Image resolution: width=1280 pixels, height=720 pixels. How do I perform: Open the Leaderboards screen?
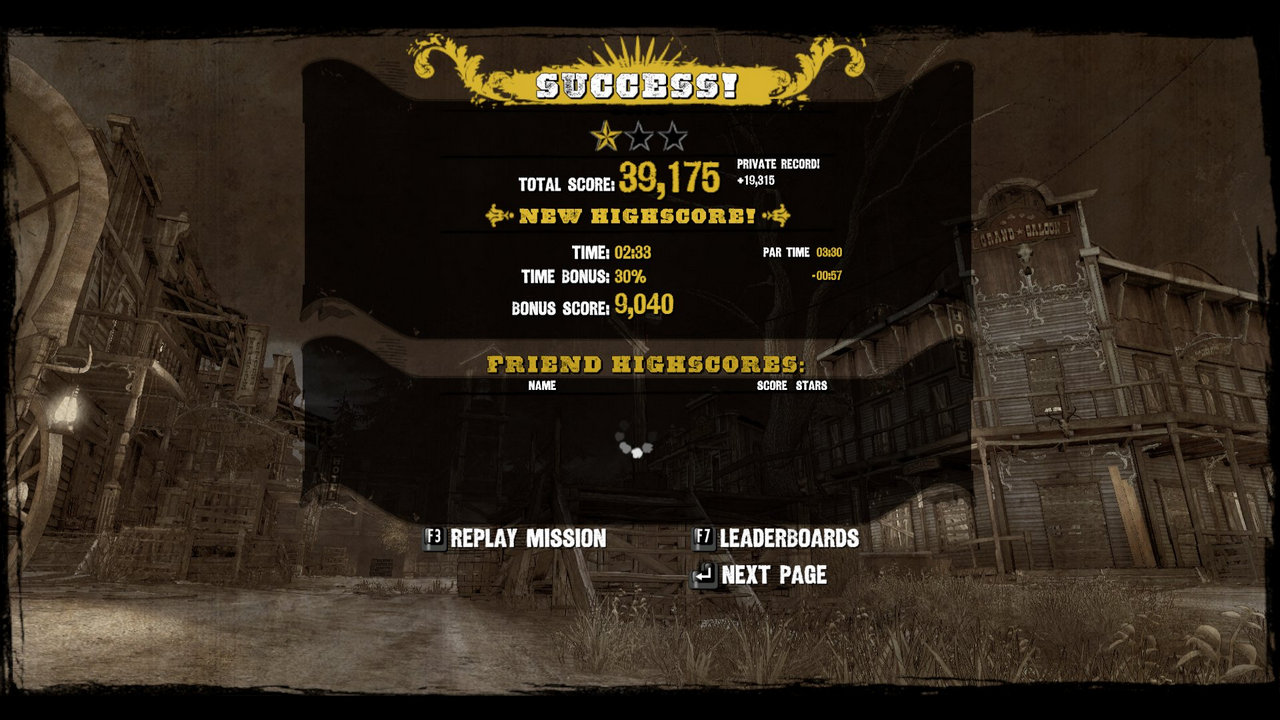(777, 538)
